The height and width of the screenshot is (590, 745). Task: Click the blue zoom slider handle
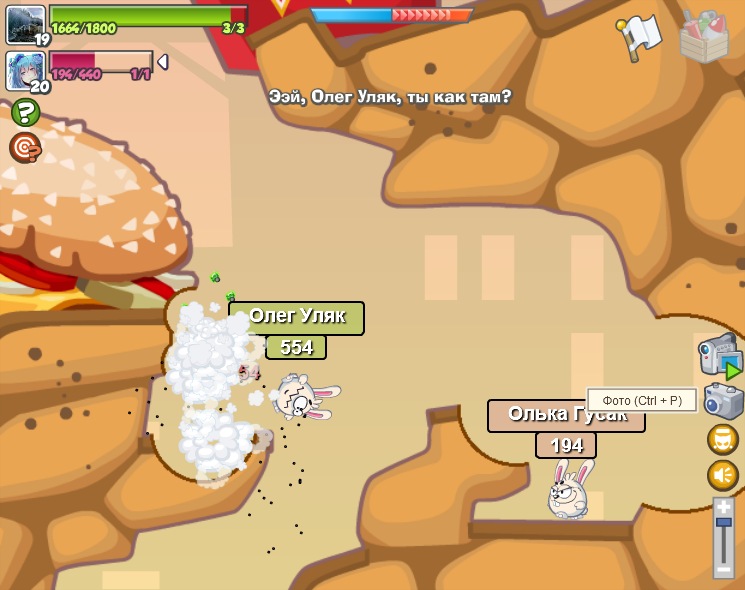(724, 522)
